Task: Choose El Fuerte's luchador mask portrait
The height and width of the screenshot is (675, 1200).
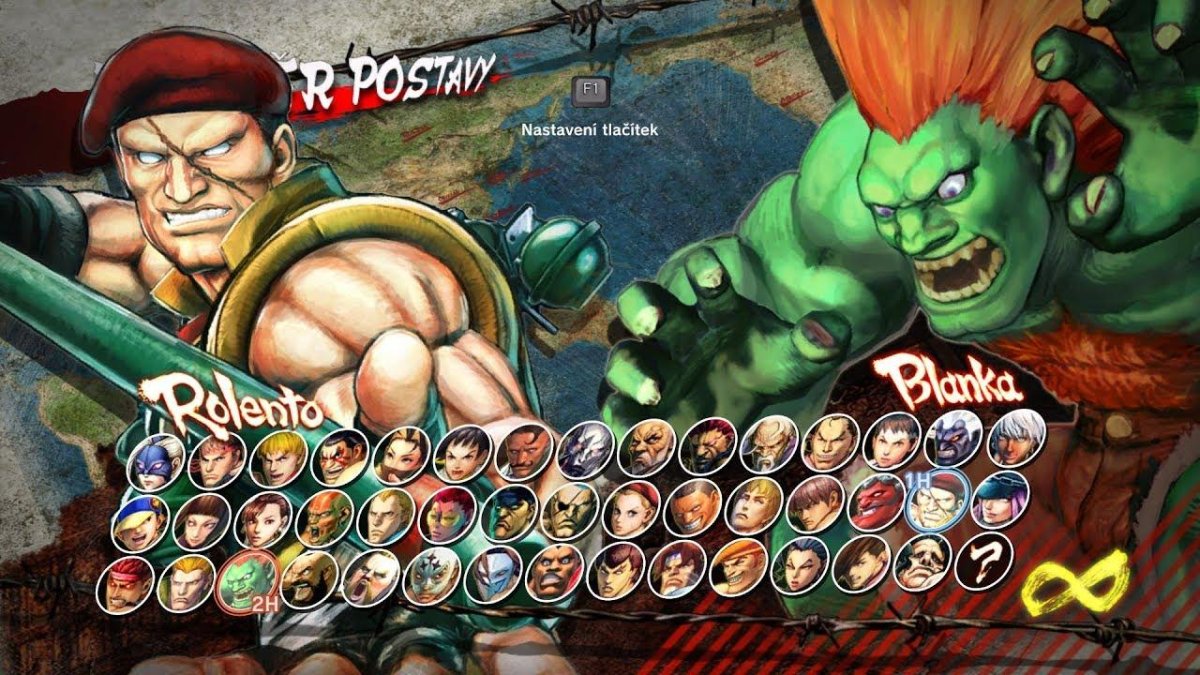Action: (x=432, y=575)
